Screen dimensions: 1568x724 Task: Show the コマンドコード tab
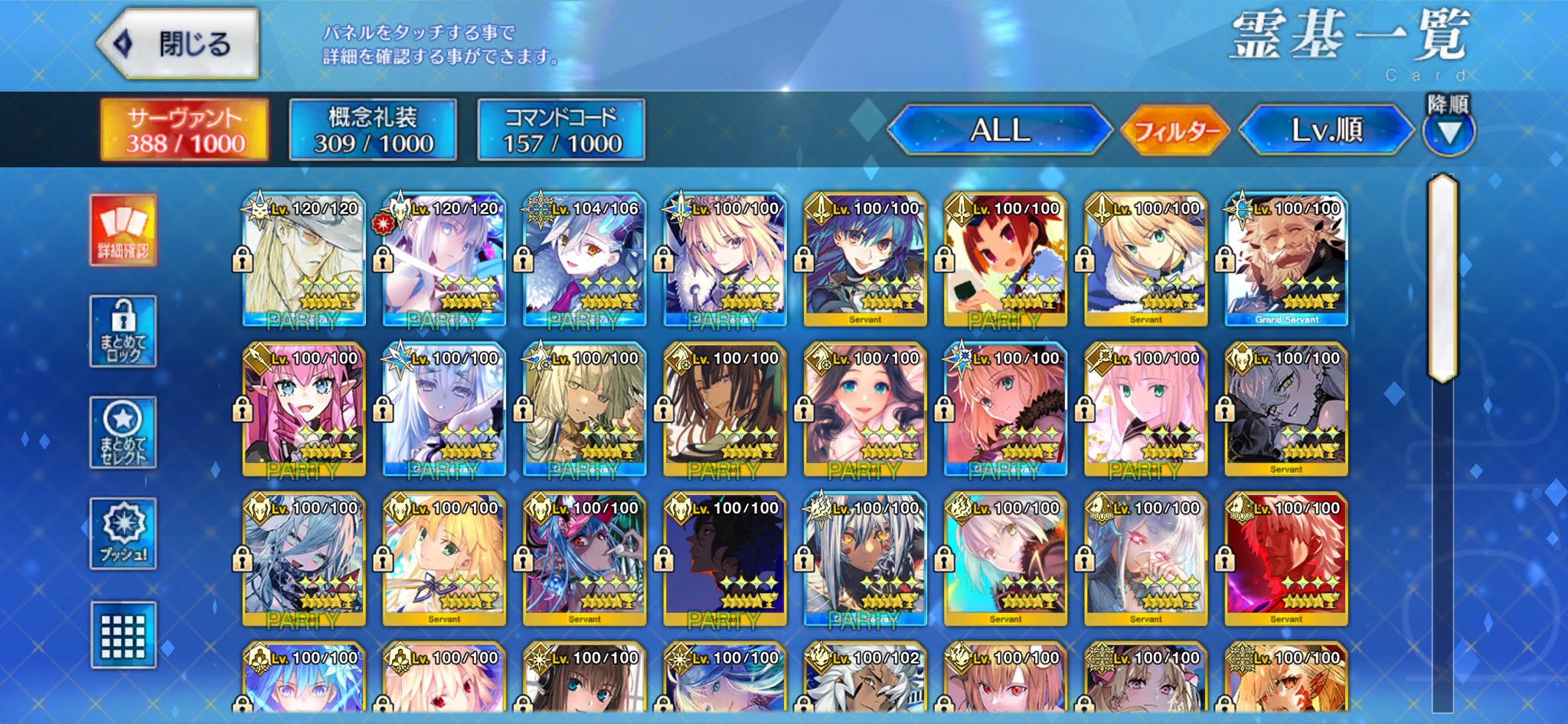pyautogui.click(x=561, y=130)
